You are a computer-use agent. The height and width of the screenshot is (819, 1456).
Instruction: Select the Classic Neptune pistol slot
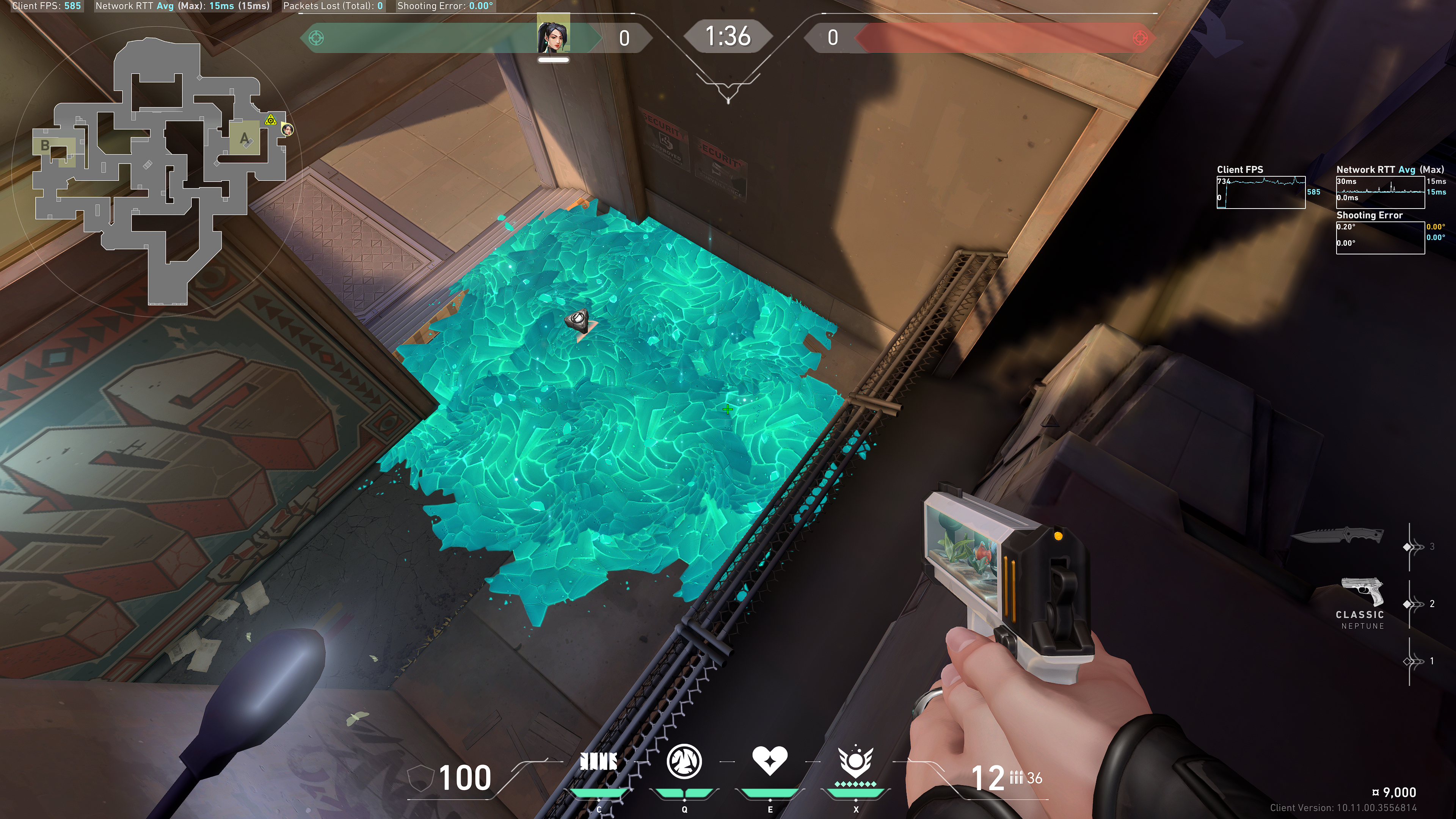tap(1363, 601)
